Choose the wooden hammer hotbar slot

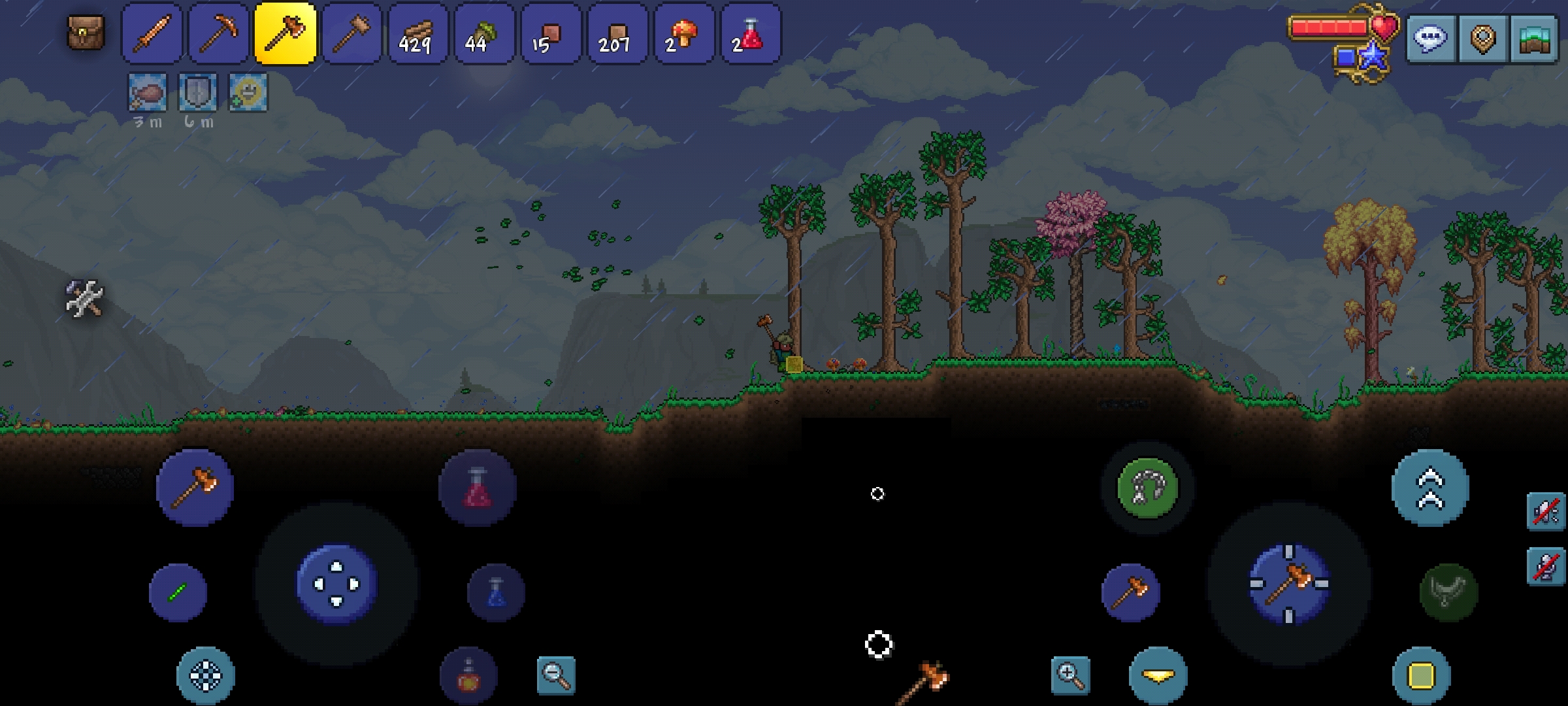tap(351, 34)
